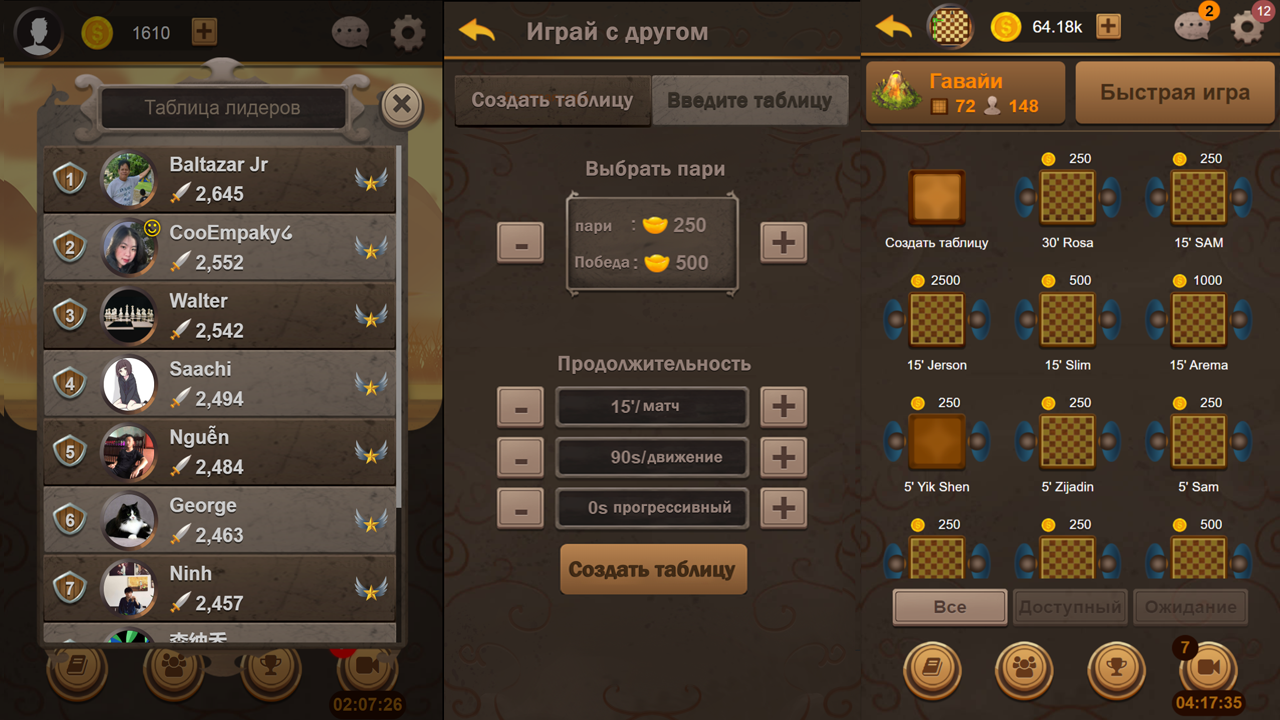The image size is (1280, 720).
Task: Open the settings gear icon
Action: point(1247,27)
